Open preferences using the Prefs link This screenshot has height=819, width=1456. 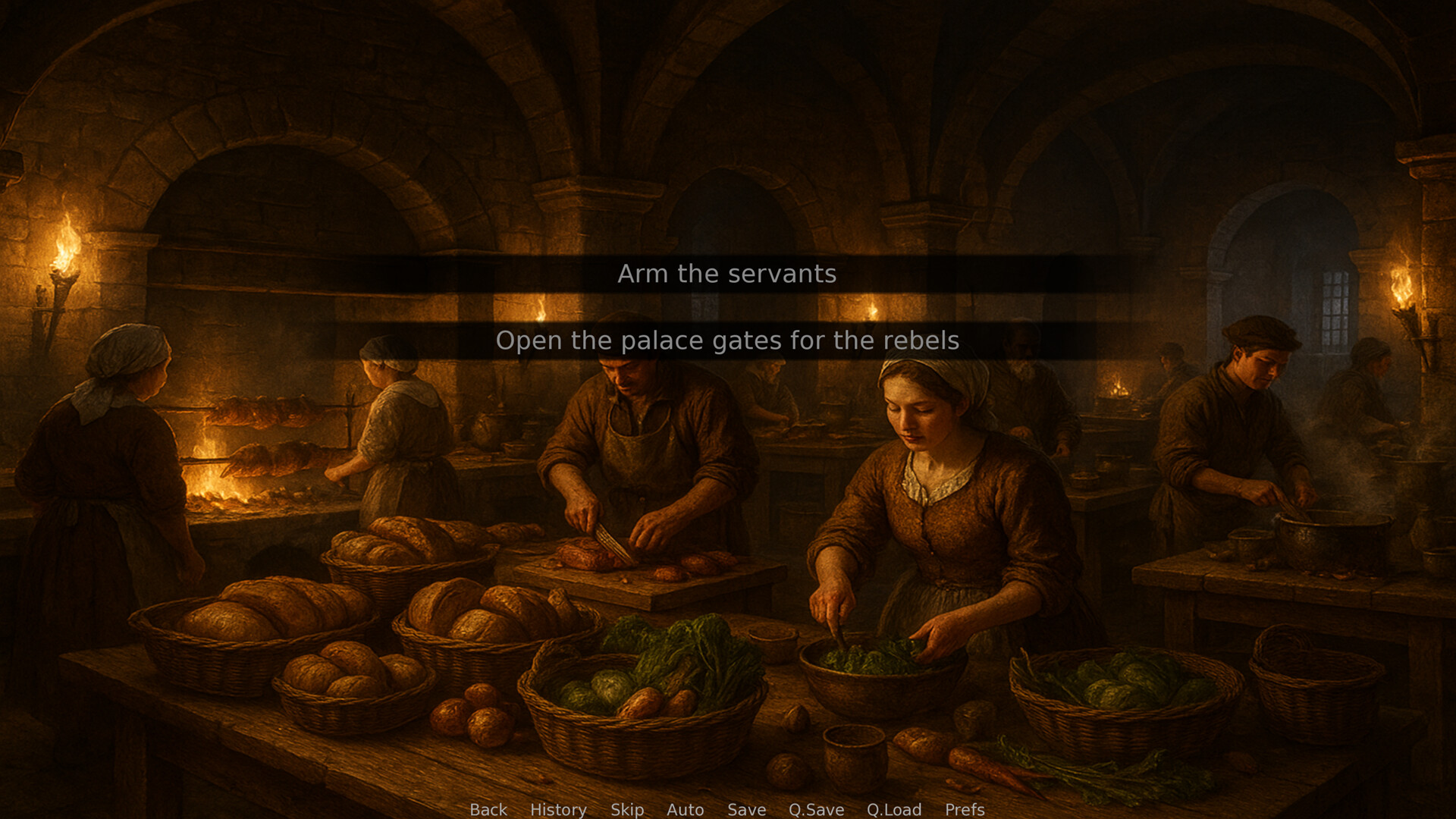click(x=964, y=810)
